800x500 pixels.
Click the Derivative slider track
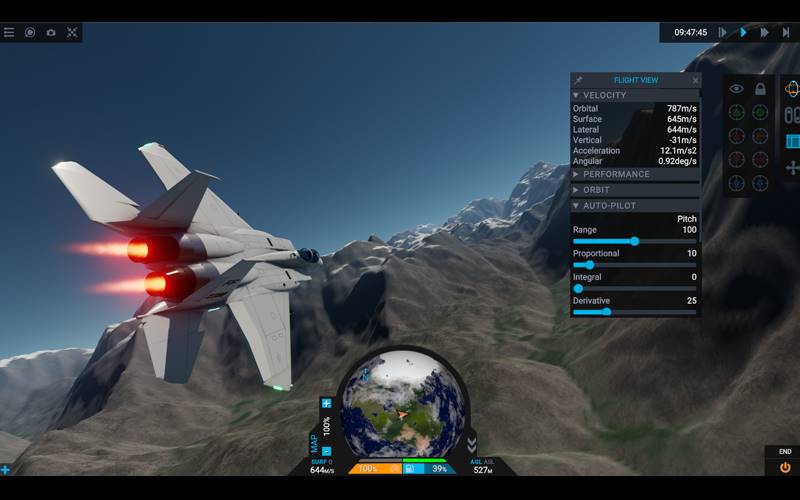coord(635,312)
